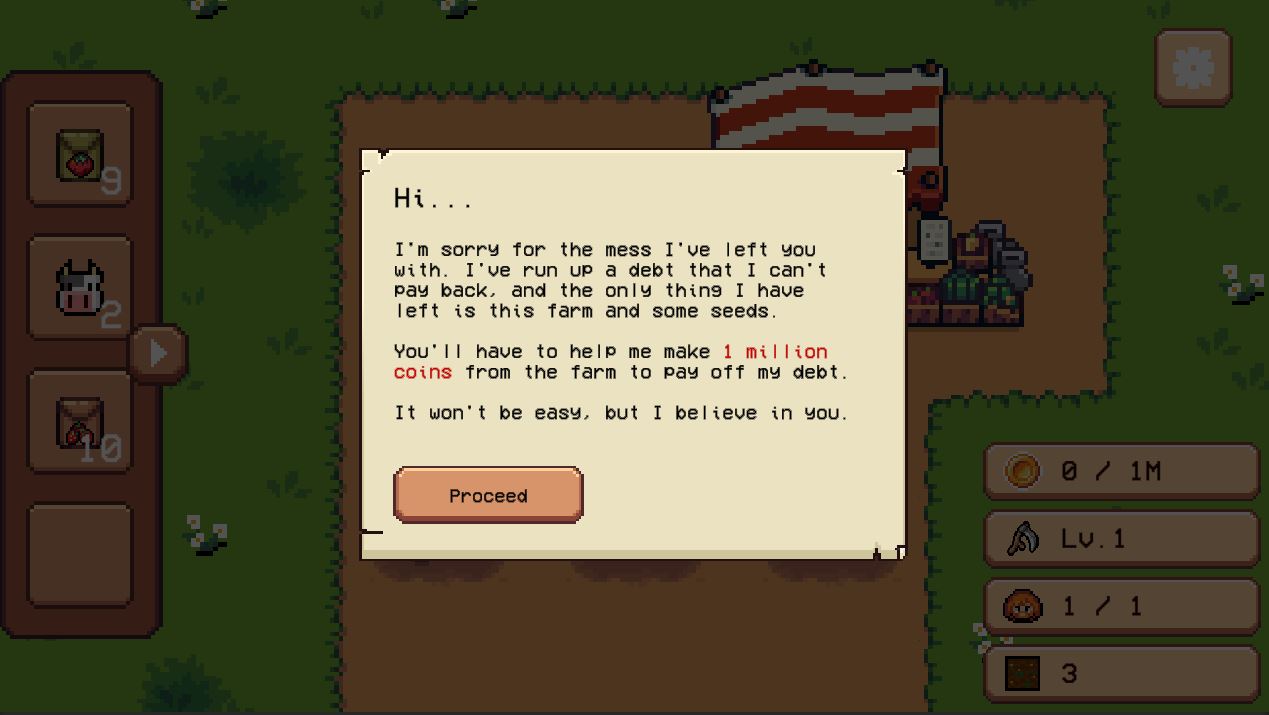Click the soil plot count panel

(1121, 673)
